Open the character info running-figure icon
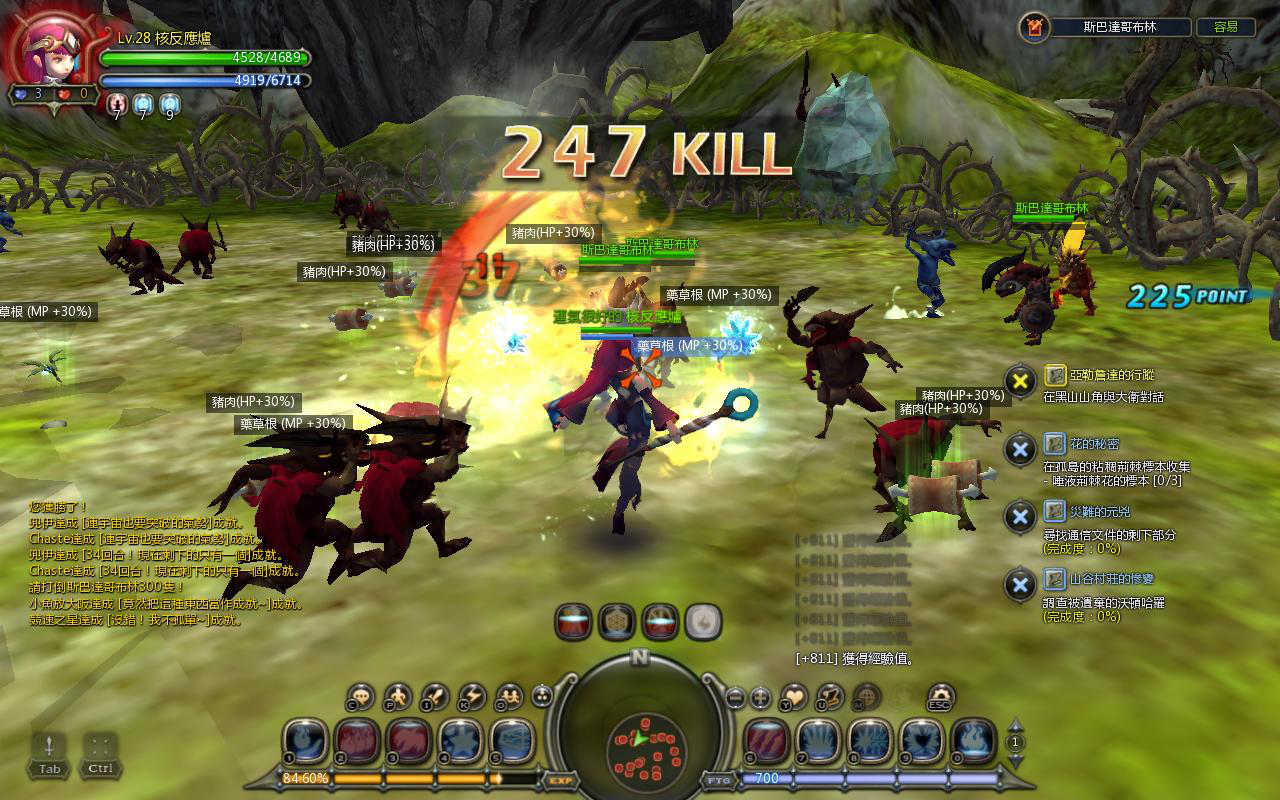 tap(398, 696)
